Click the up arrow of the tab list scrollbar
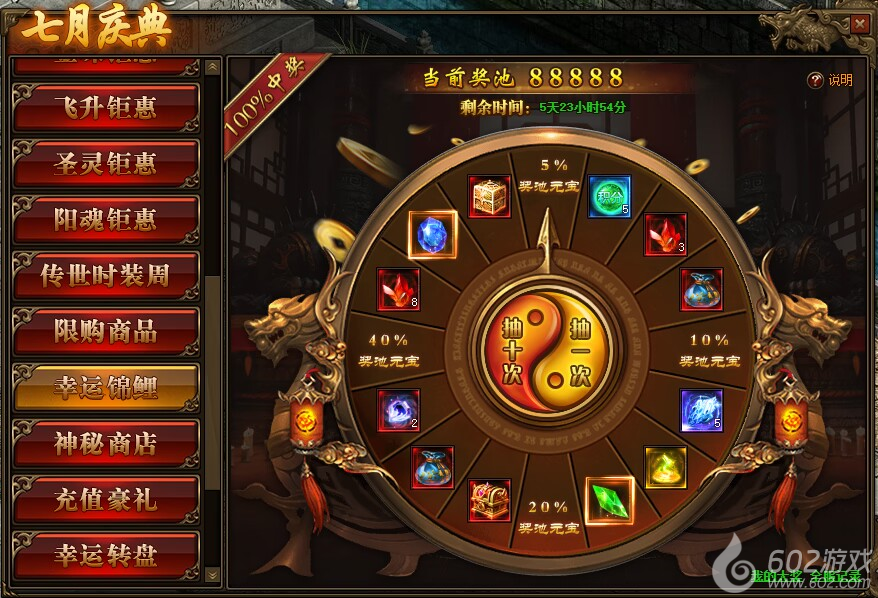This screenshot has width=878, height=598. click(212, 67)
